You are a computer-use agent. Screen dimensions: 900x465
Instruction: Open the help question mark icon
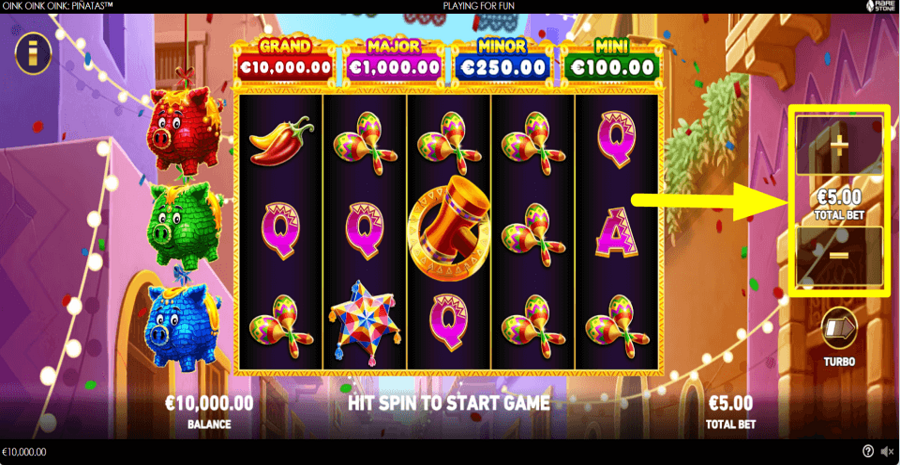[867, 452]
